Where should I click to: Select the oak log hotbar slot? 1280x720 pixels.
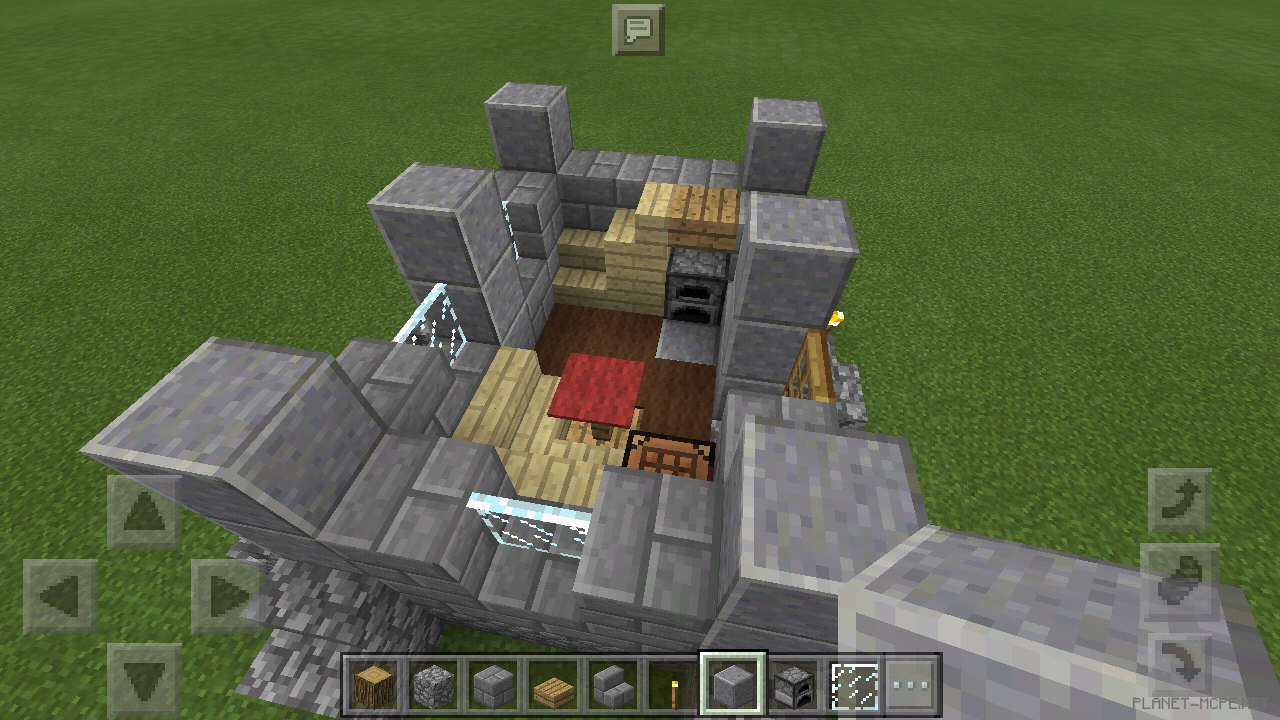(x=375, y=686)
